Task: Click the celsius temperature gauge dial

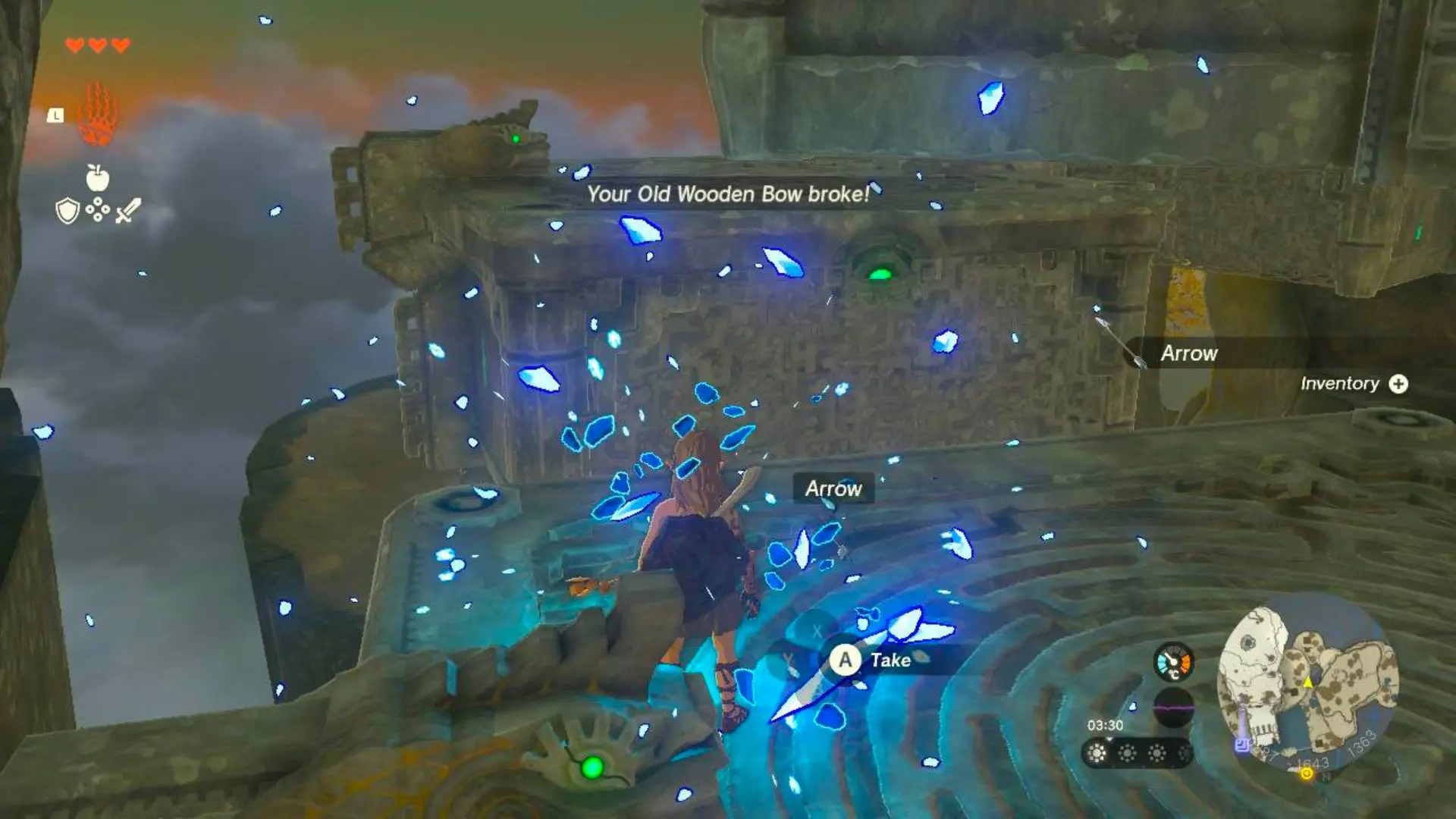Action: click(x=1173, y=663)
